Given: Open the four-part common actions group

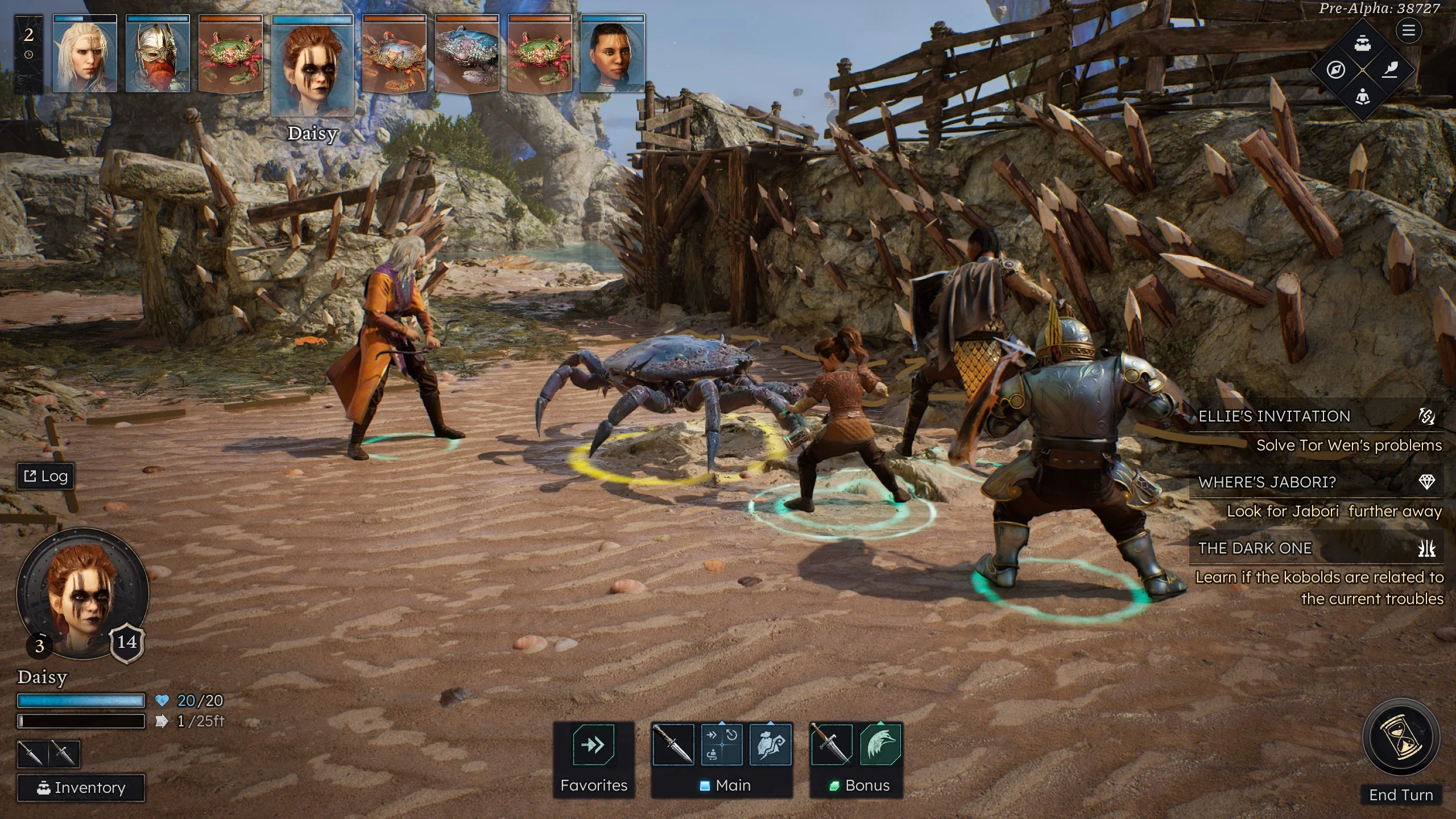Looking at the screenshot, I should (722, 744).
